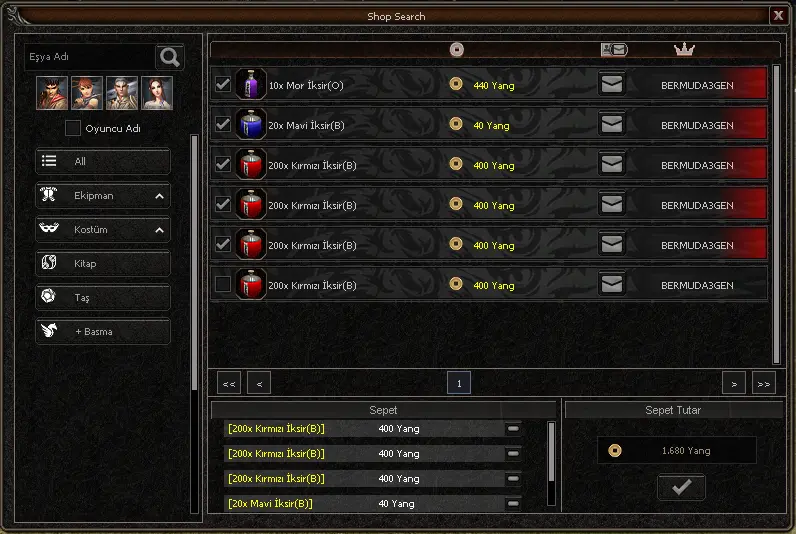Jump to the first results page
Image resolution: width=796 pixels, height=534 pixels.
(229, 383)
